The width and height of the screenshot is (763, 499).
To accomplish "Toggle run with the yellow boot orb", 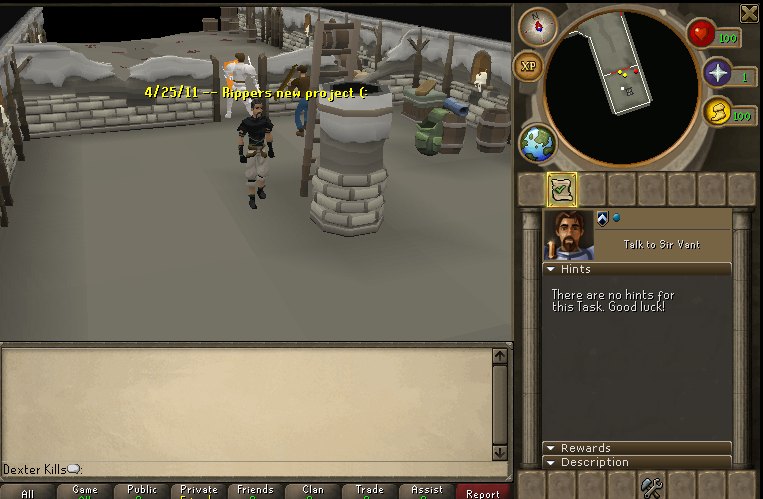I will coord(716,112).
